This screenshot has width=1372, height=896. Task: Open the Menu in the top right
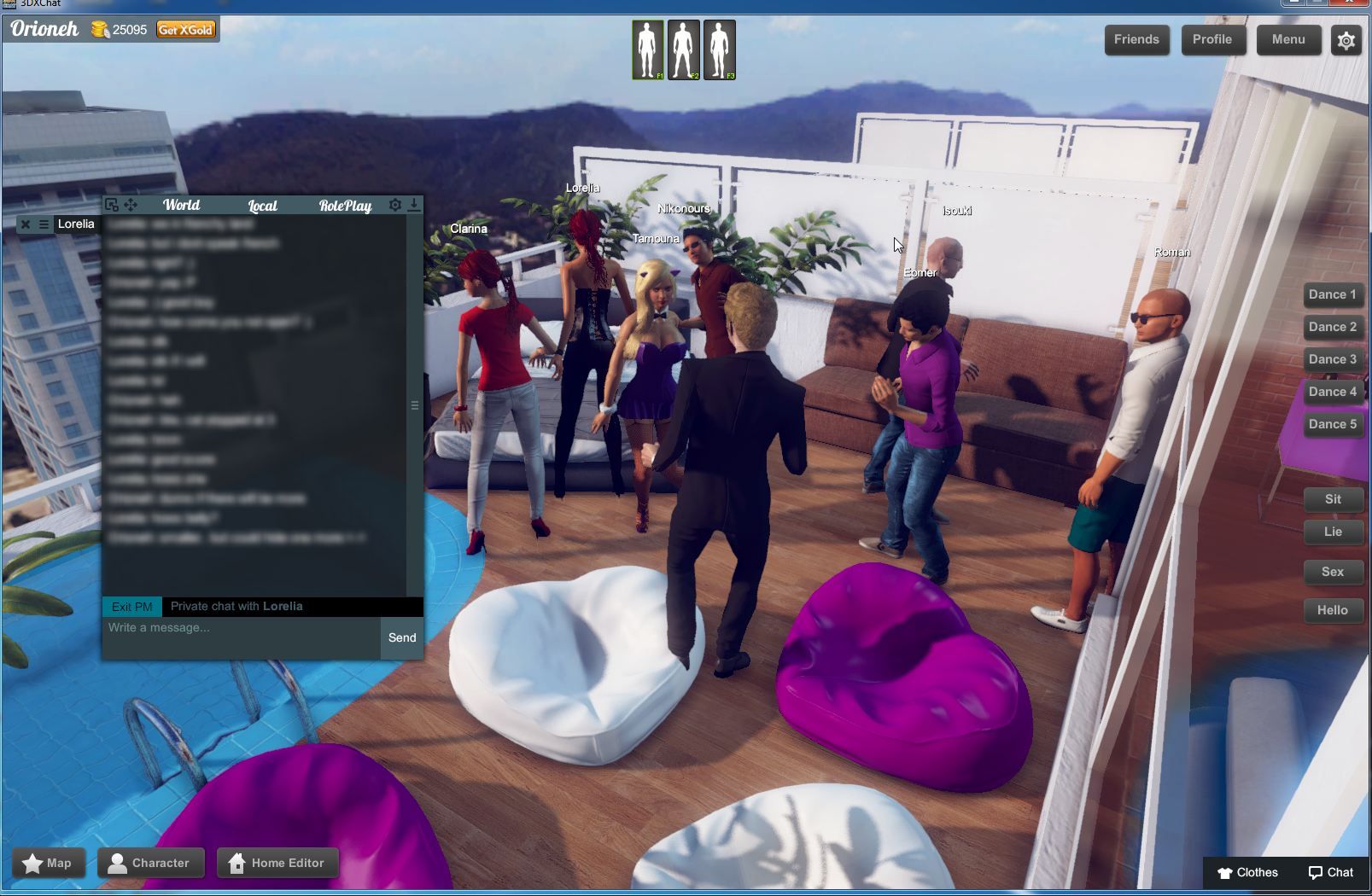tap(1289, 39)
